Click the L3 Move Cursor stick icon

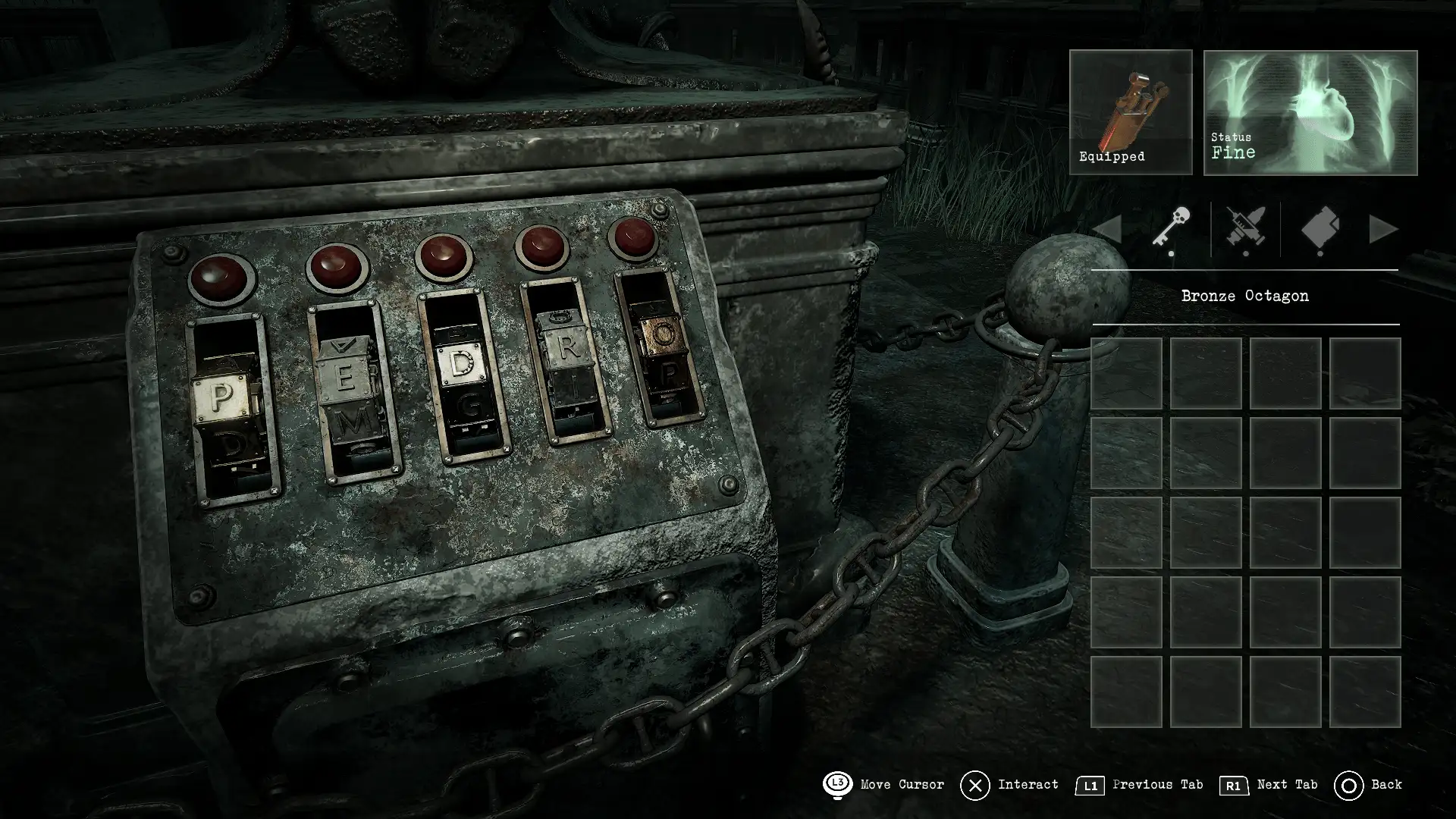pos(839,785)
